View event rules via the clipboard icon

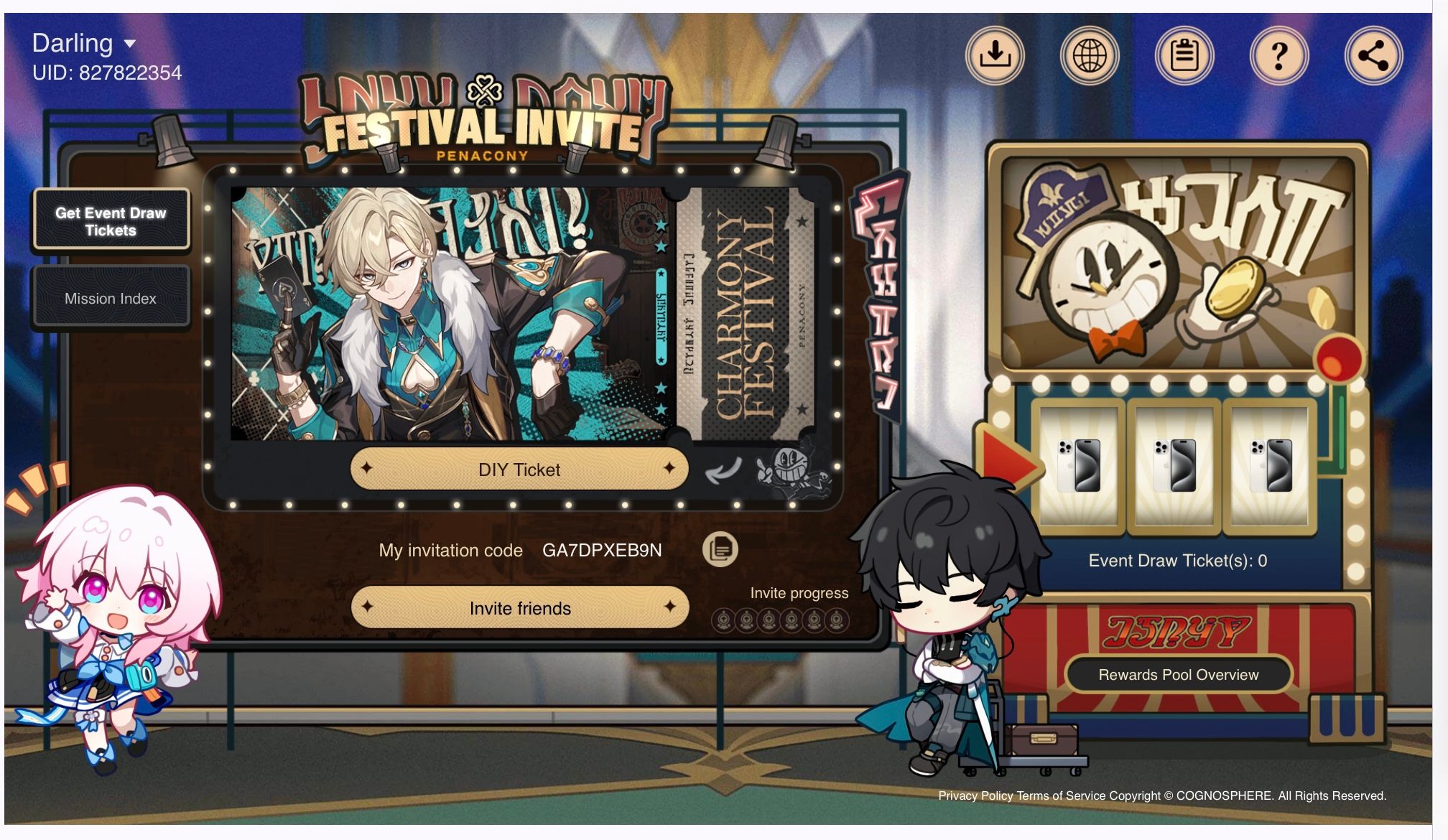click(x=1184, y=54)
